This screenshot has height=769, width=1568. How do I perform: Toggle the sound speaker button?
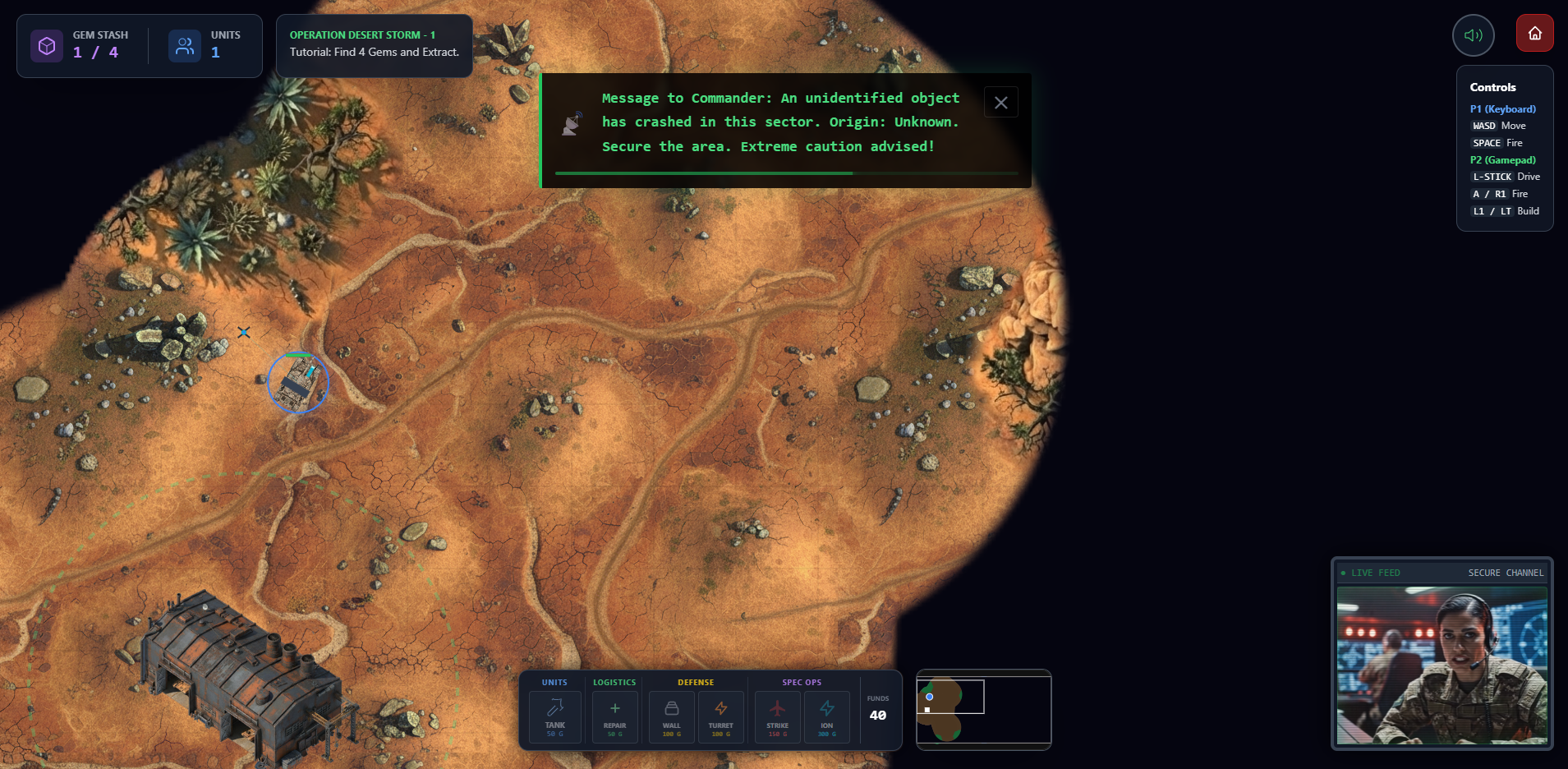(1473, 35)
